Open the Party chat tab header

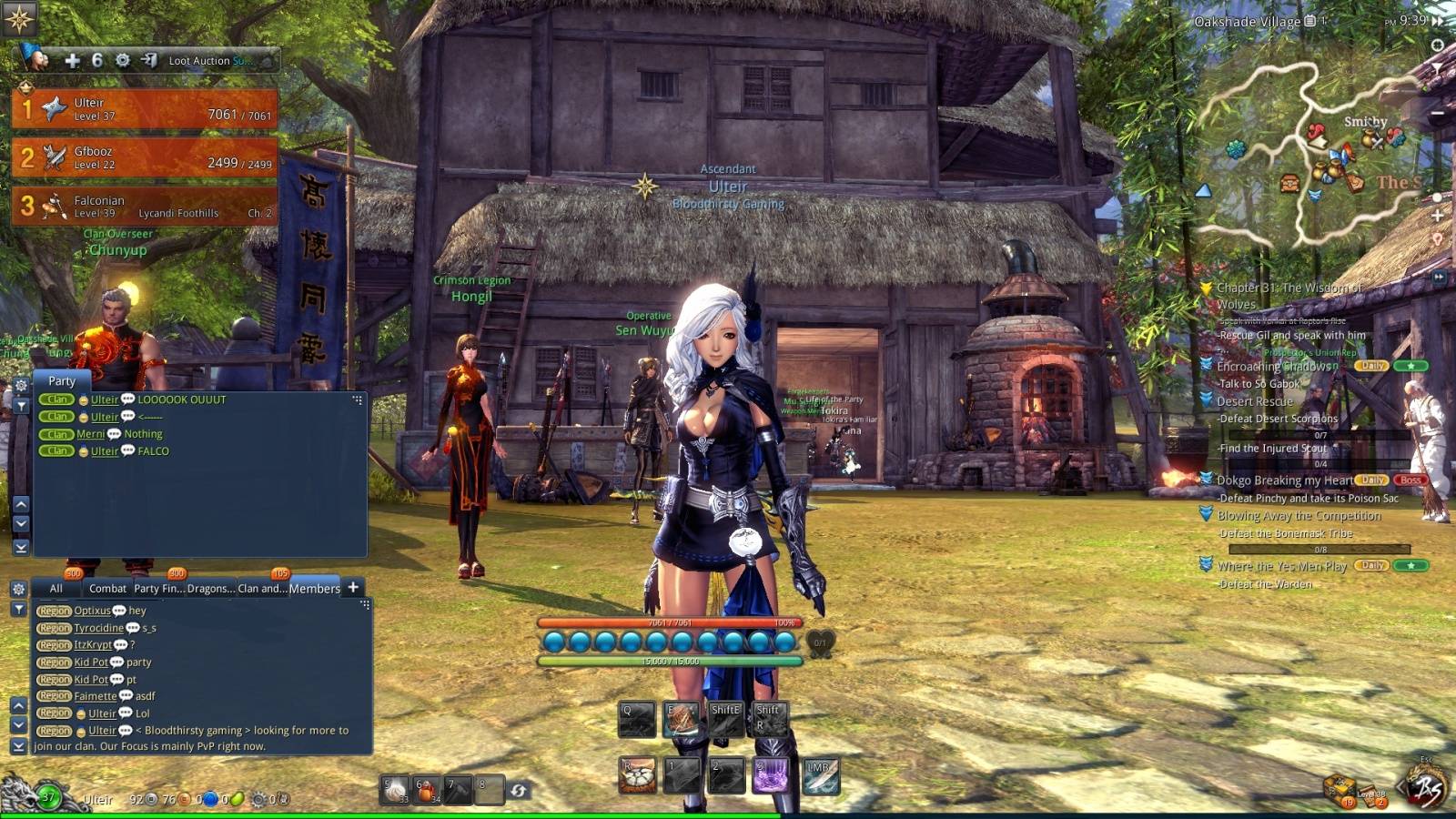pyautogui.click(x=62, y=381)
